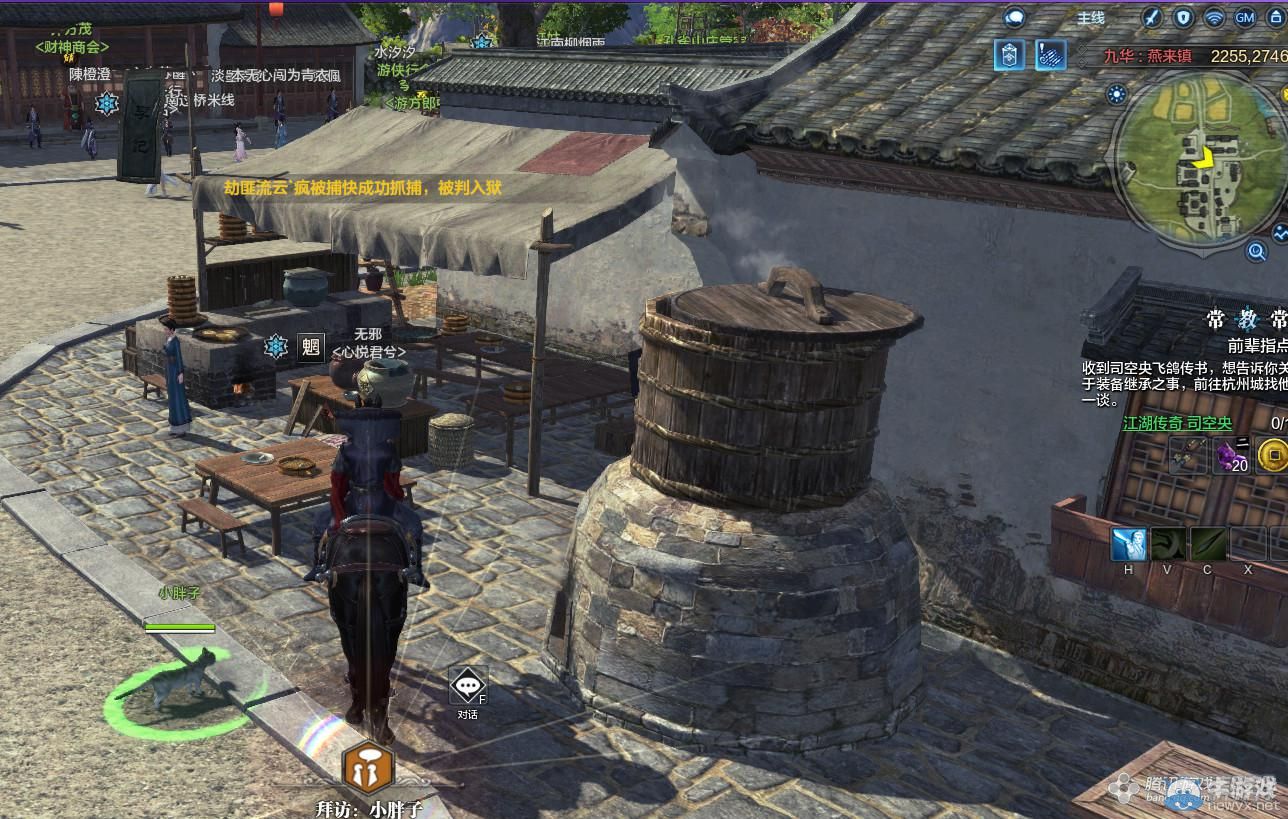Viewport: 1288px width, 819px height.
Task: Open the chat bubble icon at top
Action: (1015, 17)
